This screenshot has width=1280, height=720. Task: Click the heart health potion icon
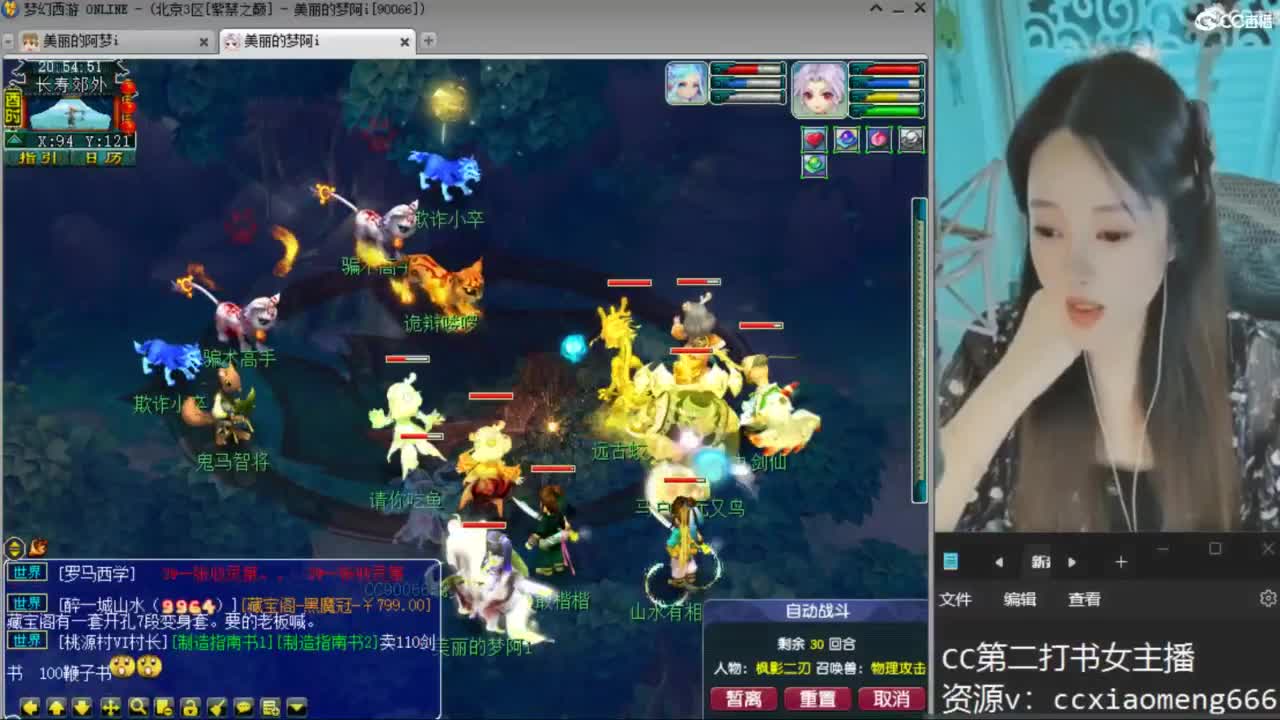pyautogui.click(x=815, y=139)
